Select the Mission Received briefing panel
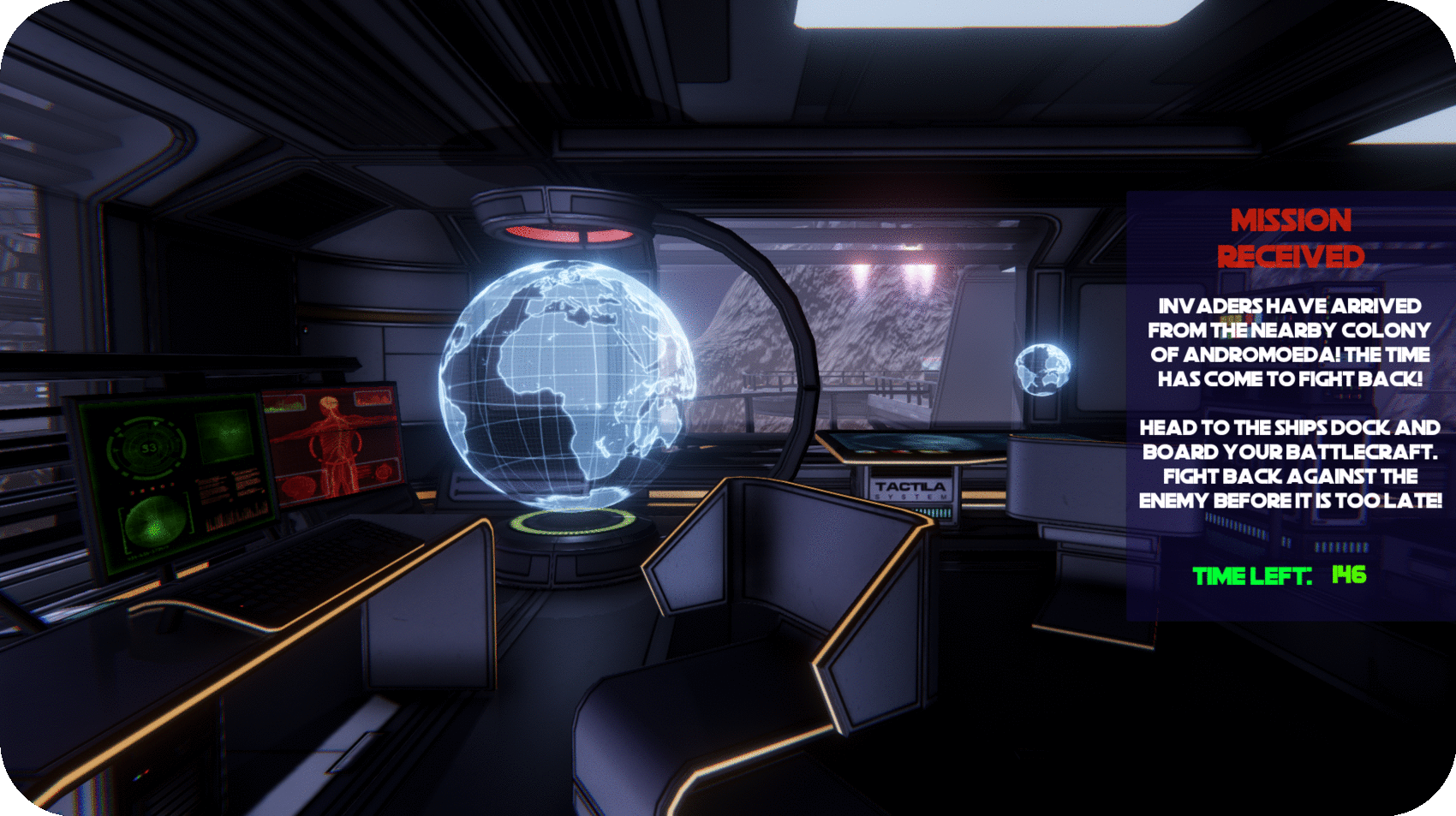This screenshot has height=816, width=1456. pyautogui.click(x=1290, y=405)
